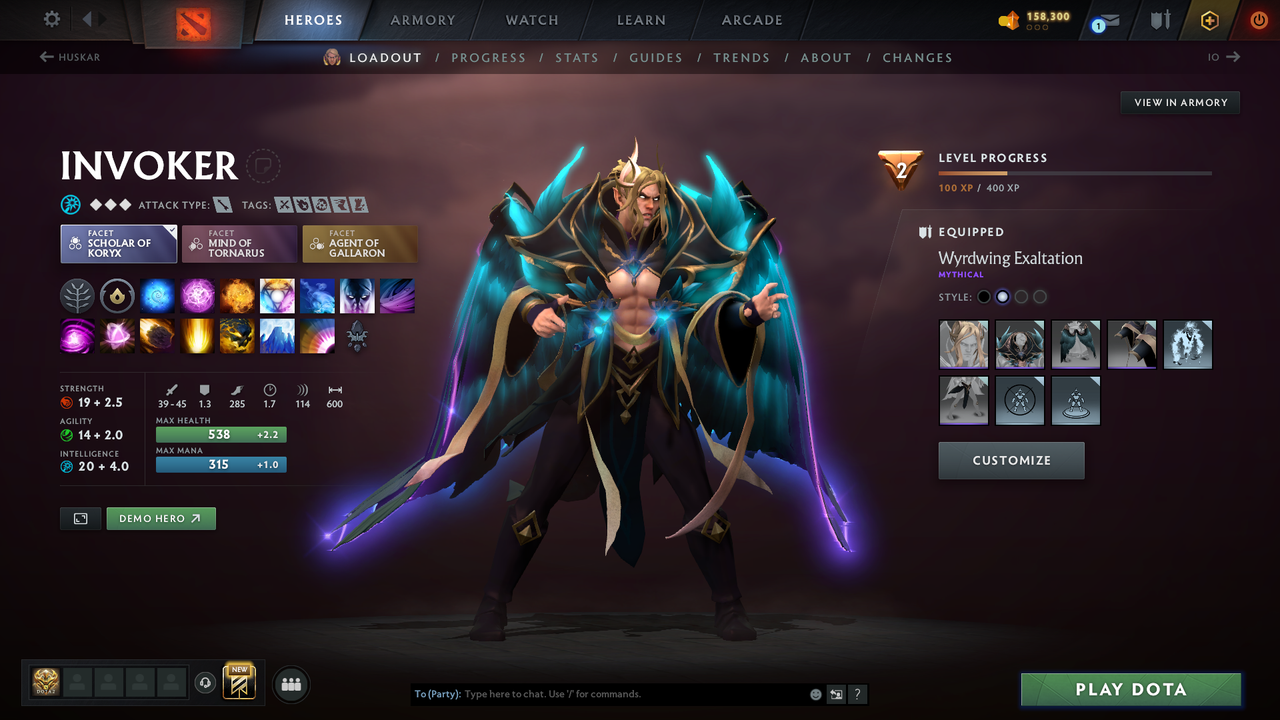The width and height of the screenshot is (1280, 720).
Task: Click the Battle Pass NEW icon
Action: 240,682
